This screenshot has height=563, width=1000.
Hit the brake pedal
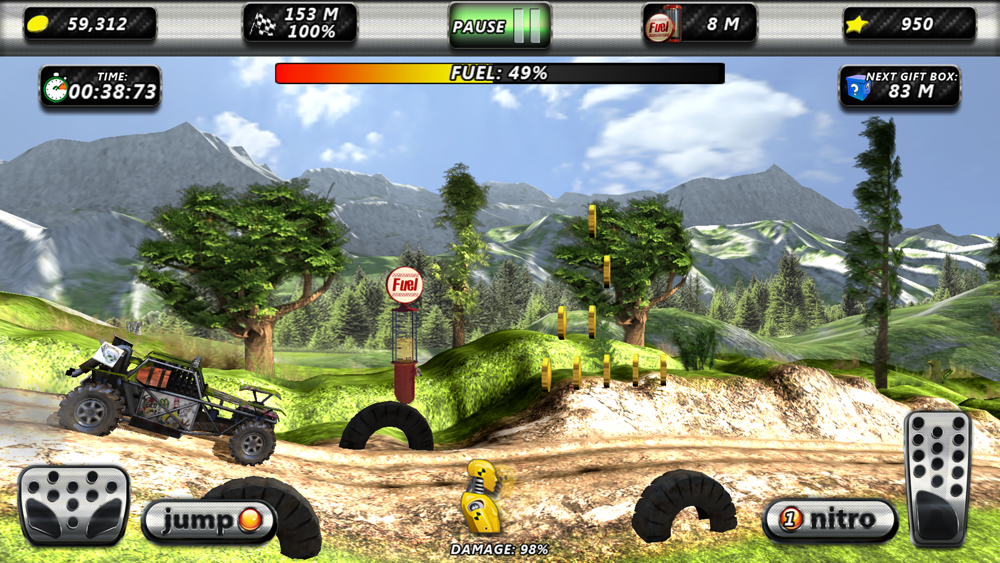(x=74, y=504)
